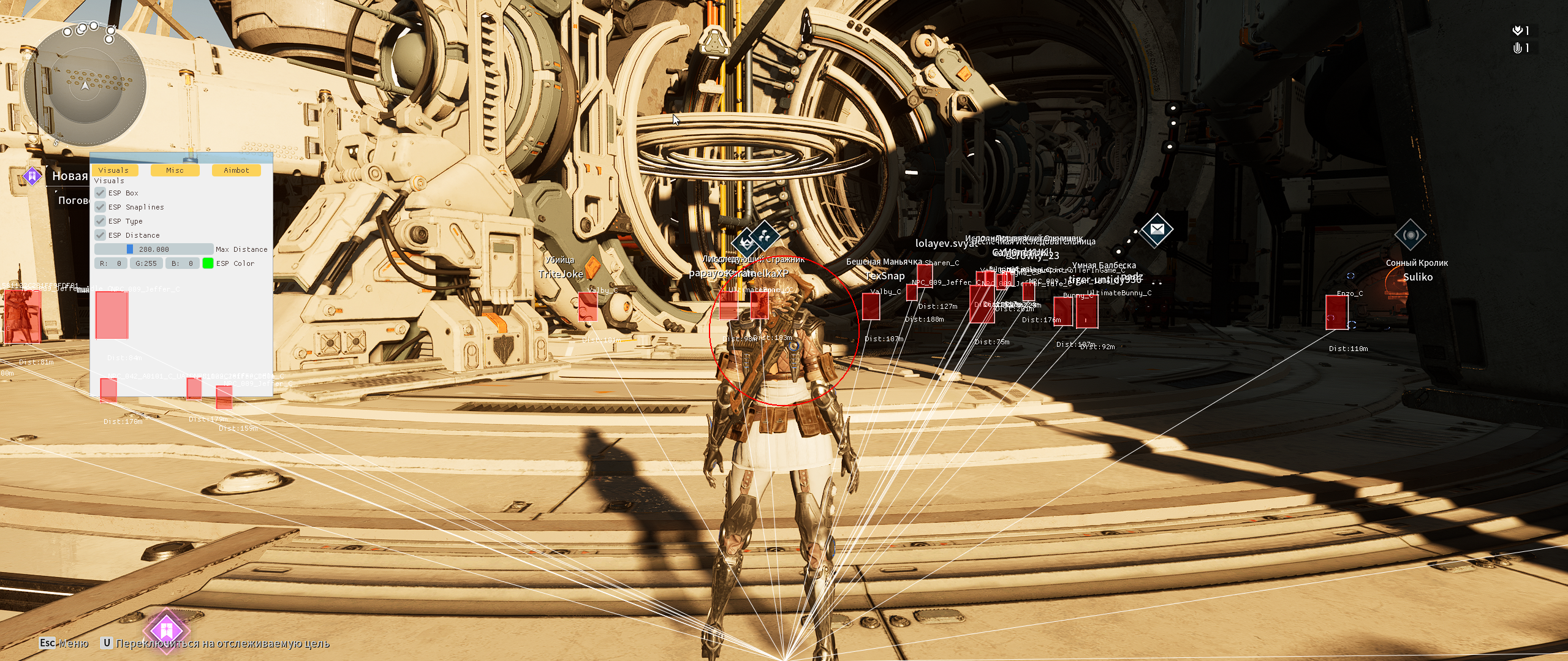Open the Misc tab
The width and height of the screenshot is (1568, 661).
pyautogui.click(x=175, y=170)
